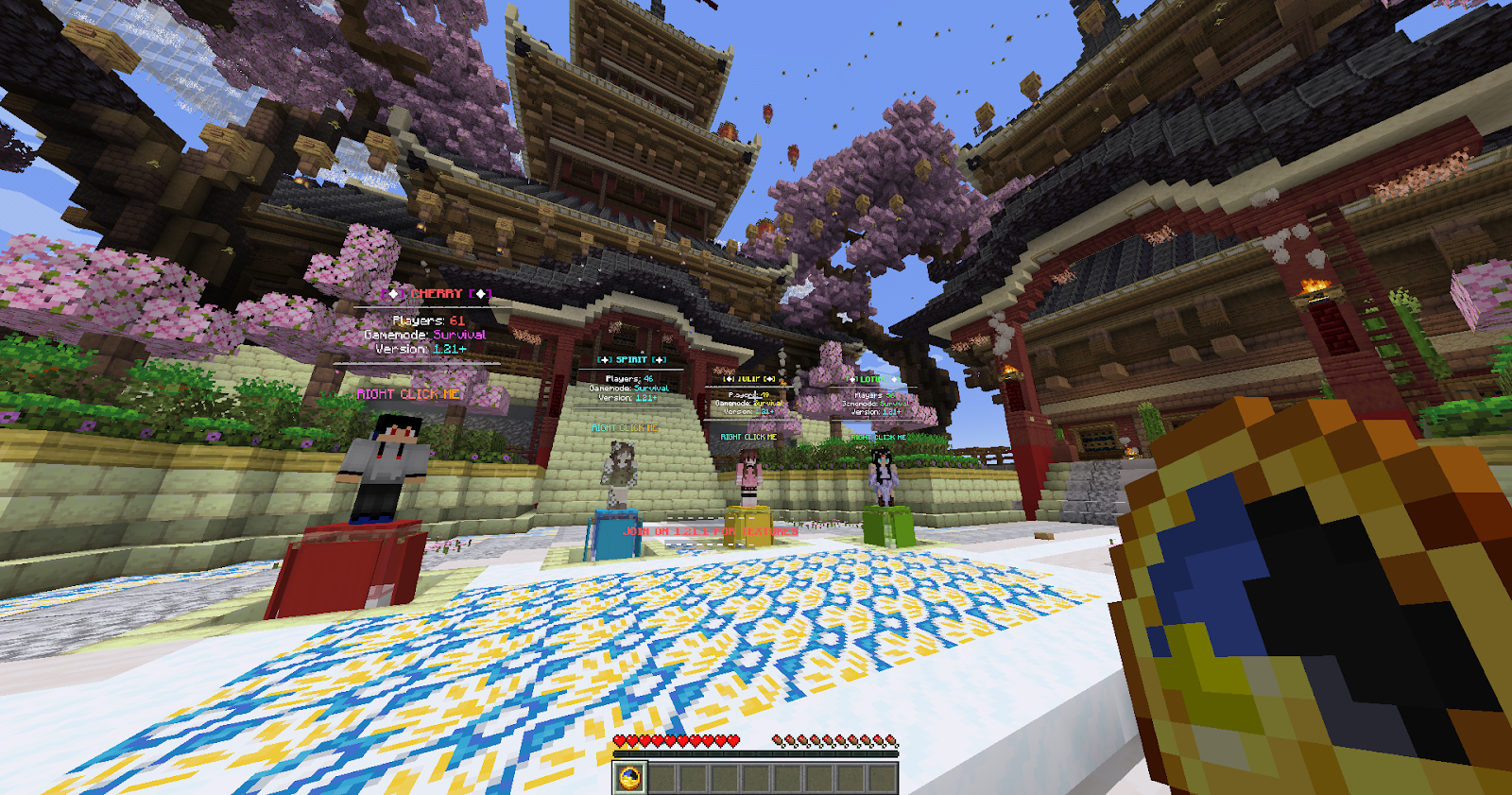The height and width of the screenshot is (795, 1512).
Task: Click the Gamemode: Survival line under SPIRIT
Action: tap(628, 389)
